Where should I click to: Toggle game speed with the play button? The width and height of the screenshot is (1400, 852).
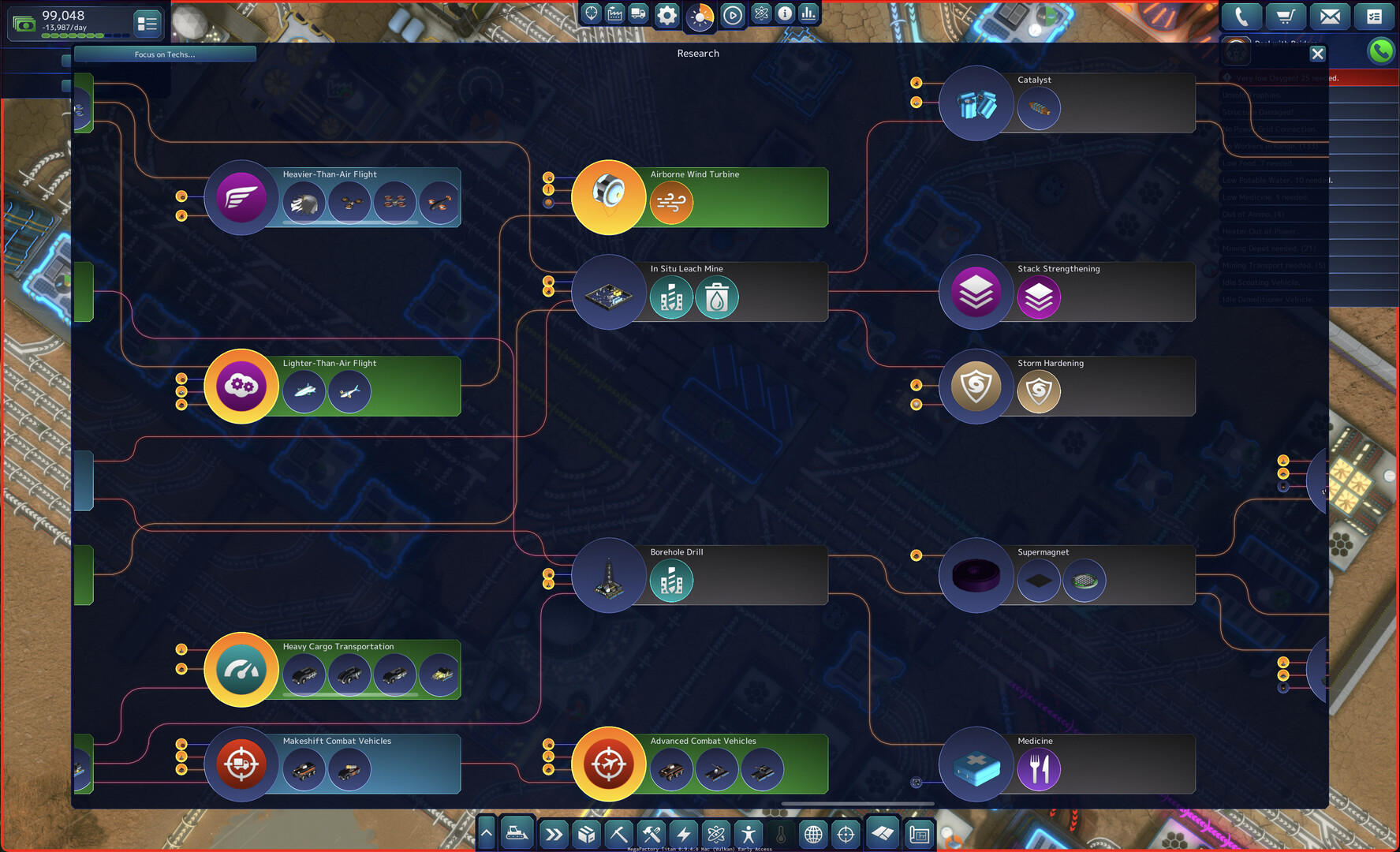click(732, 14)
